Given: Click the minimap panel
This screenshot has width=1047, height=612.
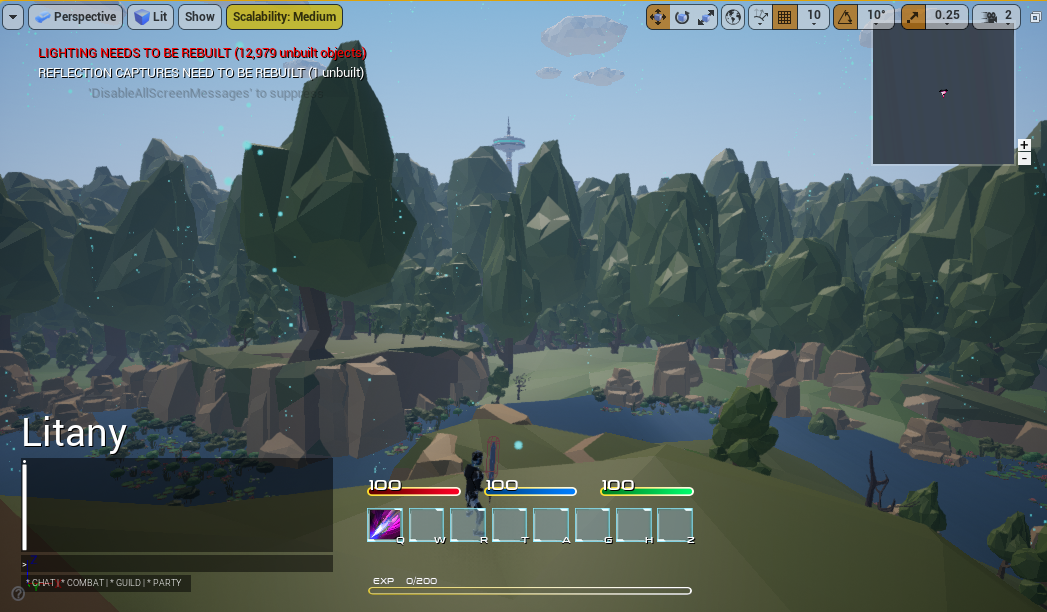Looking at the screenshot, I should pyautogui.click(x=943, y=93).
